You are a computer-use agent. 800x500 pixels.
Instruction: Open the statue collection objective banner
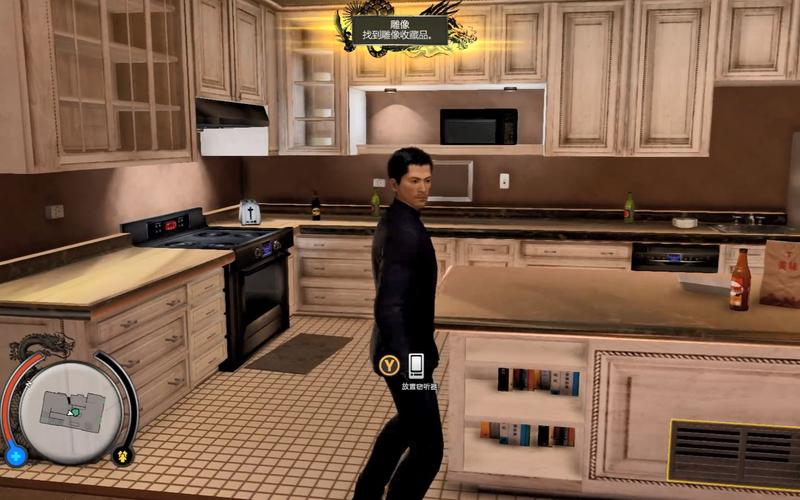point(399,30)
